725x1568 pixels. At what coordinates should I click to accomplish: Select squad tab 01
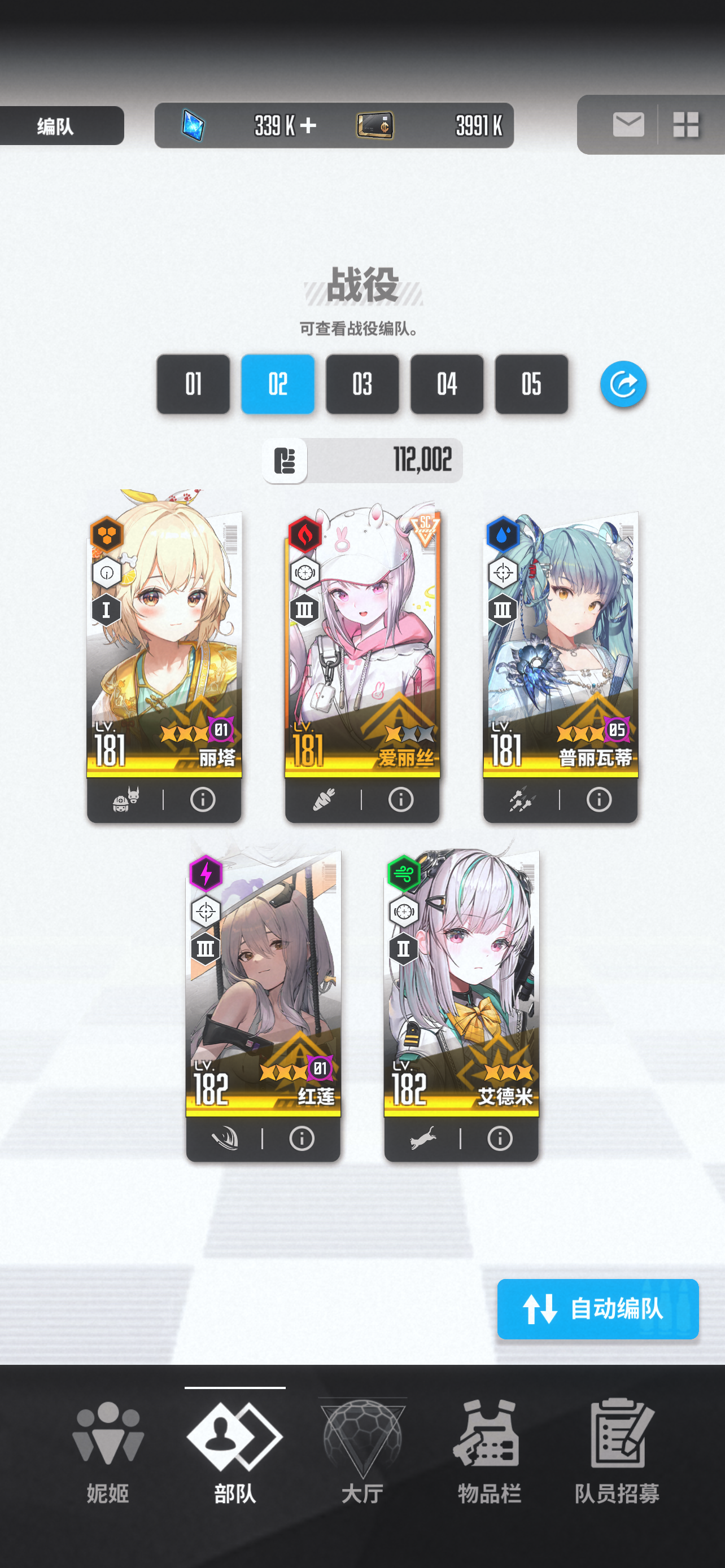193,385
